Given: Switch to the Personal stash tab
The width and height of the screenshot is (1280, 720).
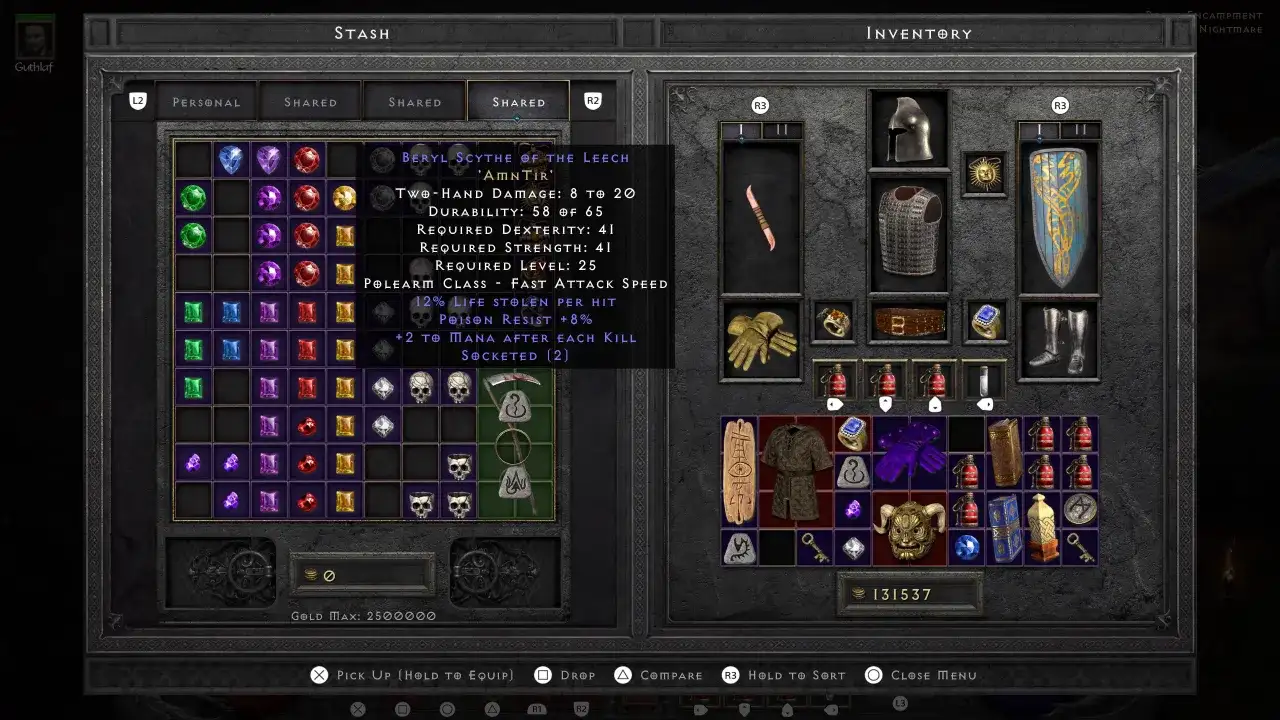Looking at the screenshot, I should (206, 101).
